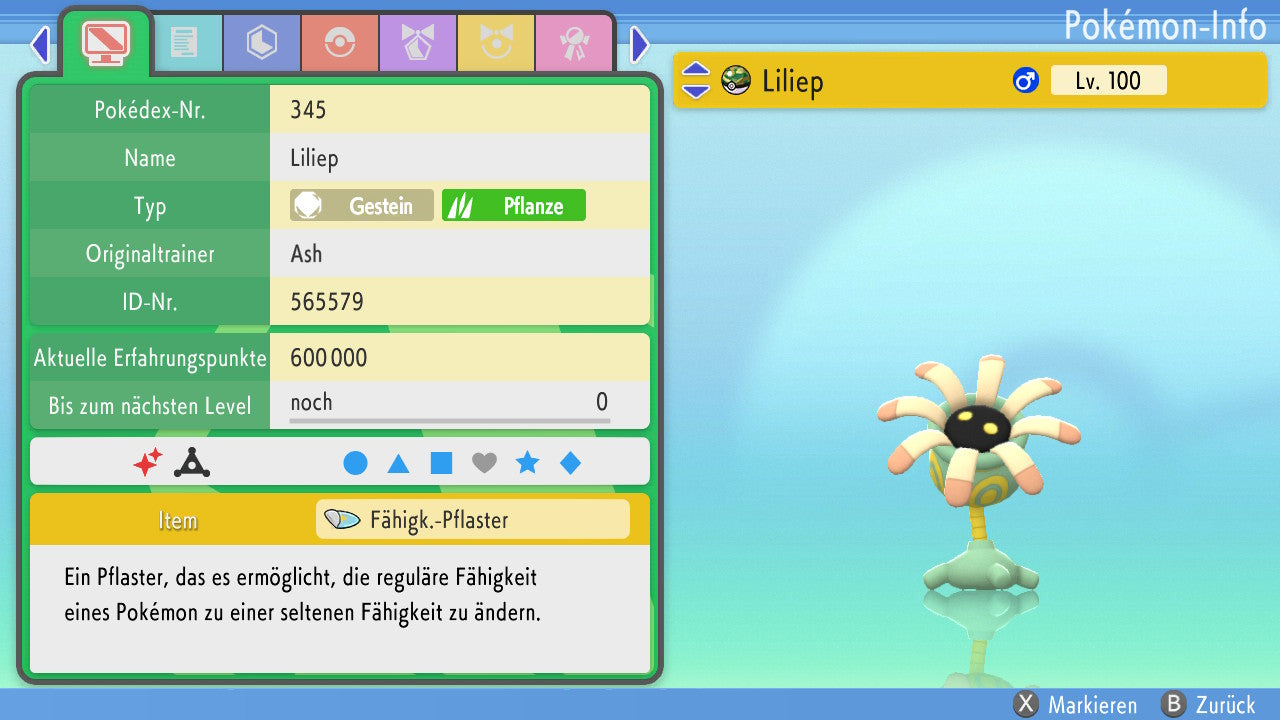
Task: Select the red Poké Ball moves tab
Action: pos(339,42)
